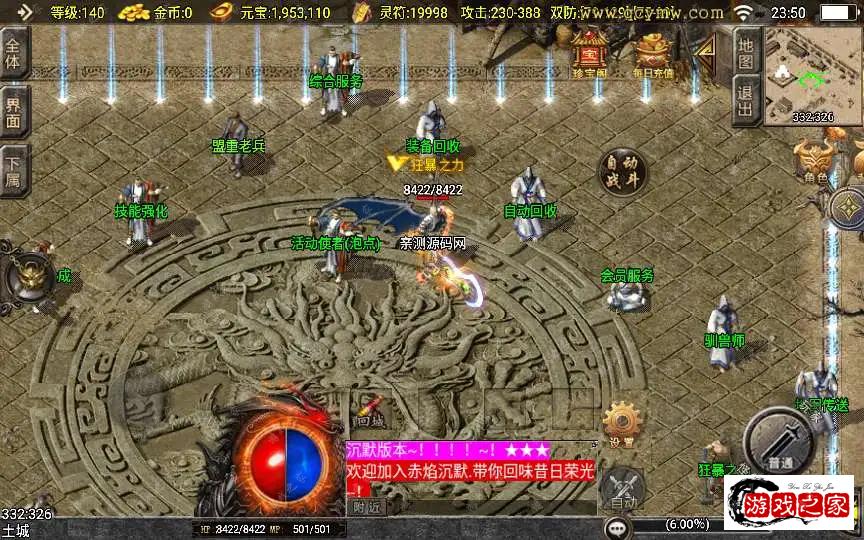Open the 每日充值 daily recharge icon
The width and height of the screenshot is (864, 540).
point(653,55)
